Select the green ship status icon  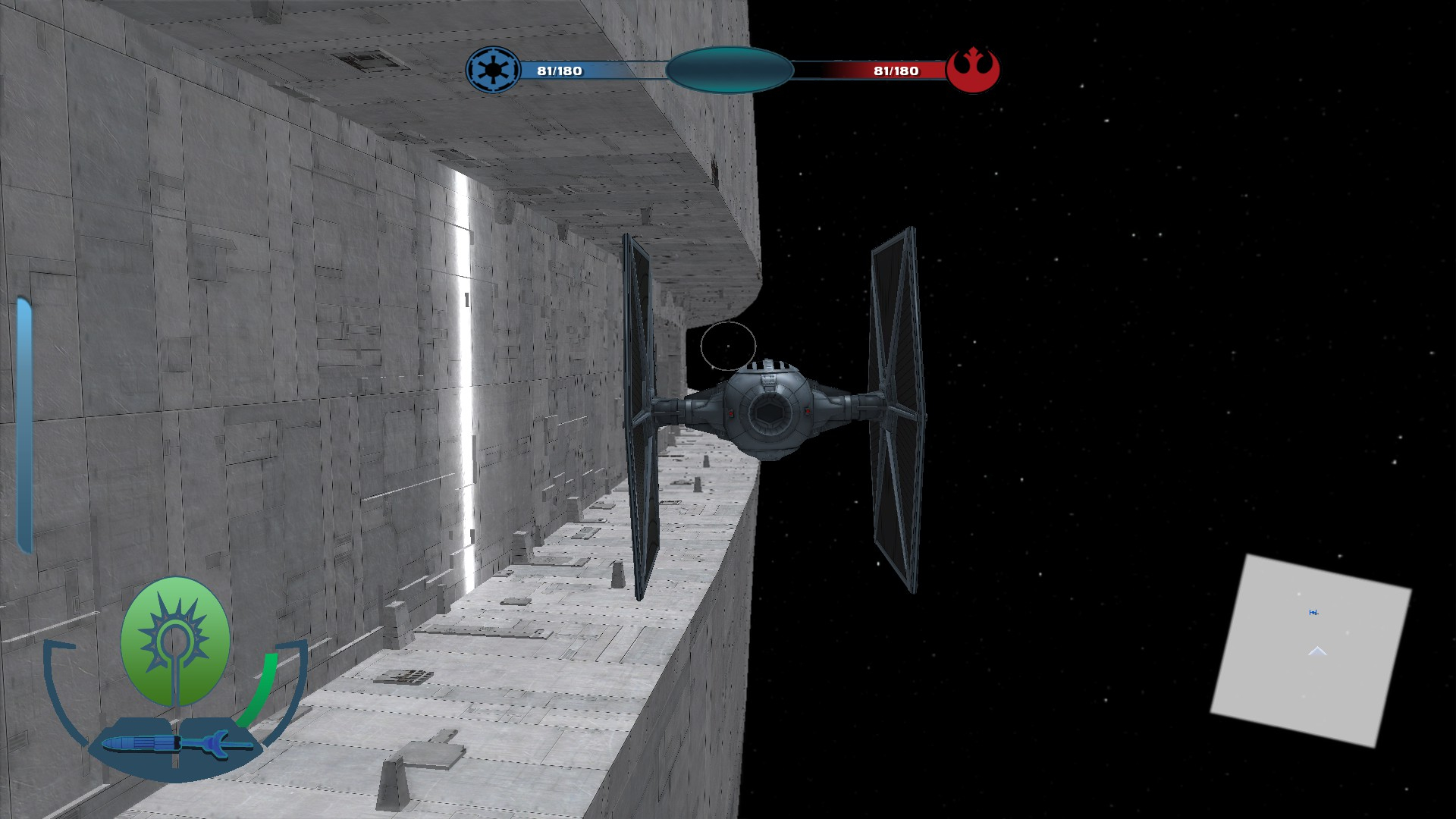[x=175, y=642]
